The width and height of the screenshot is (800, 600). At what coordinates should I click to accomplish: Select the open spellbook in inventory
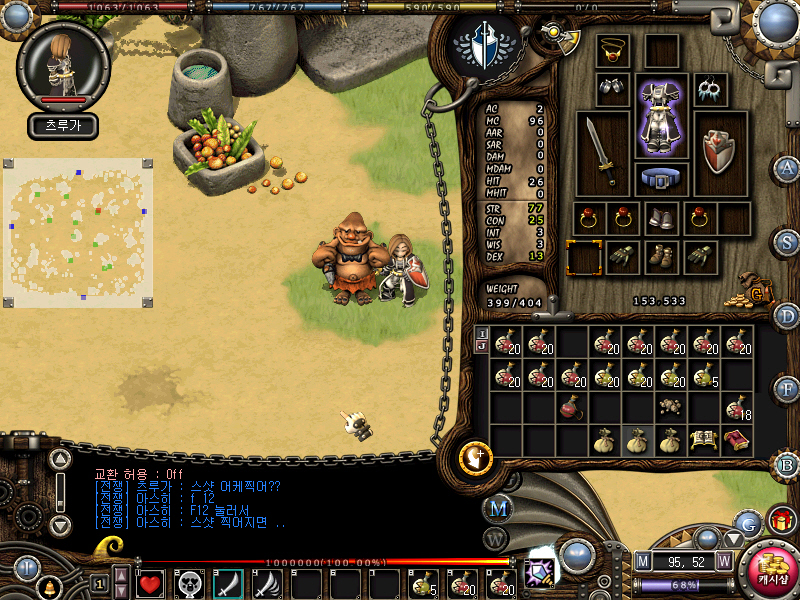coord(703,439)
